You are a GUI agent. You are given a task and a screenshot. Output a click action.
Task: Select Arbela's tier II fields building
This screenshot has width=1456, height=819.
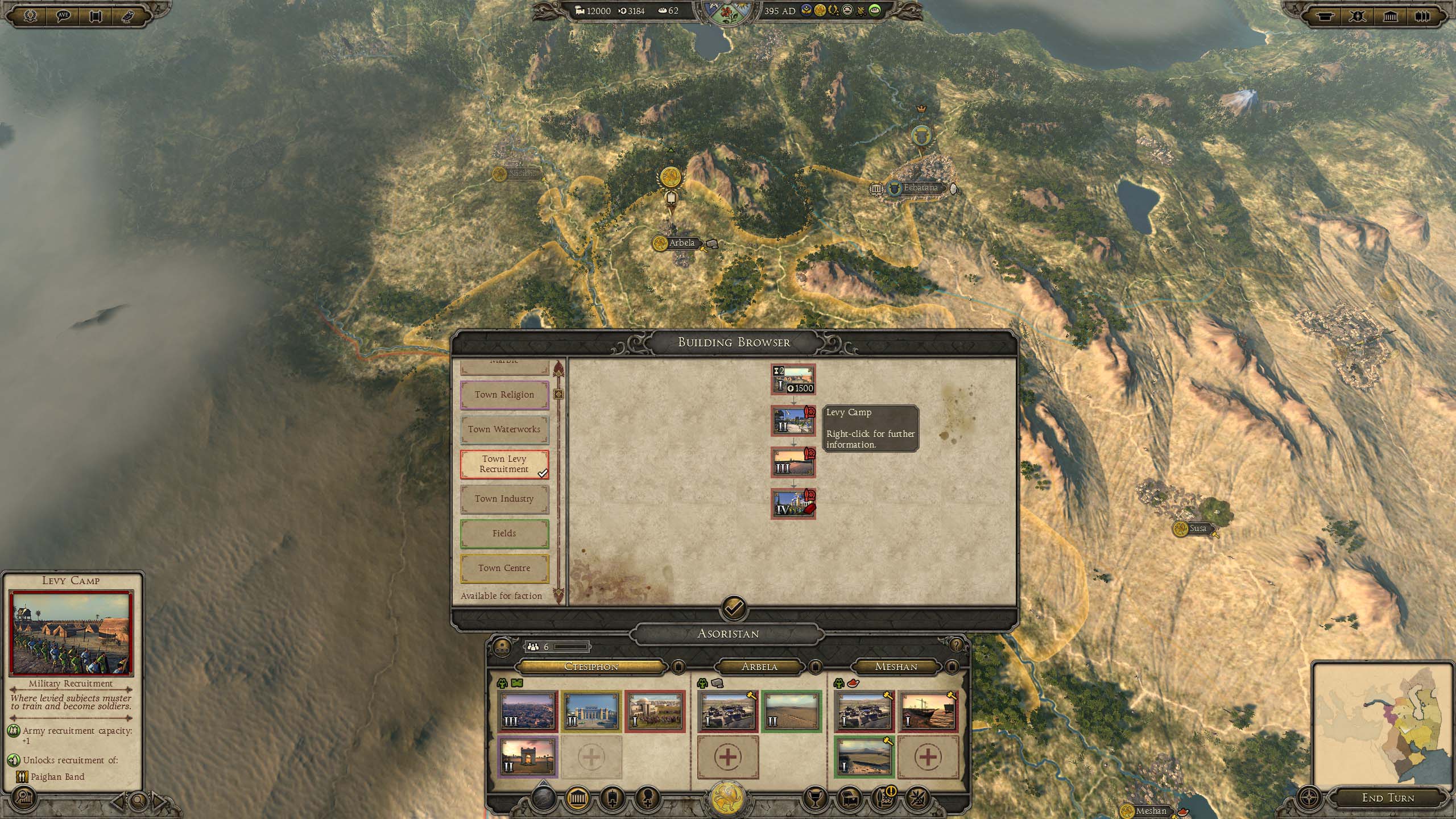791,711
